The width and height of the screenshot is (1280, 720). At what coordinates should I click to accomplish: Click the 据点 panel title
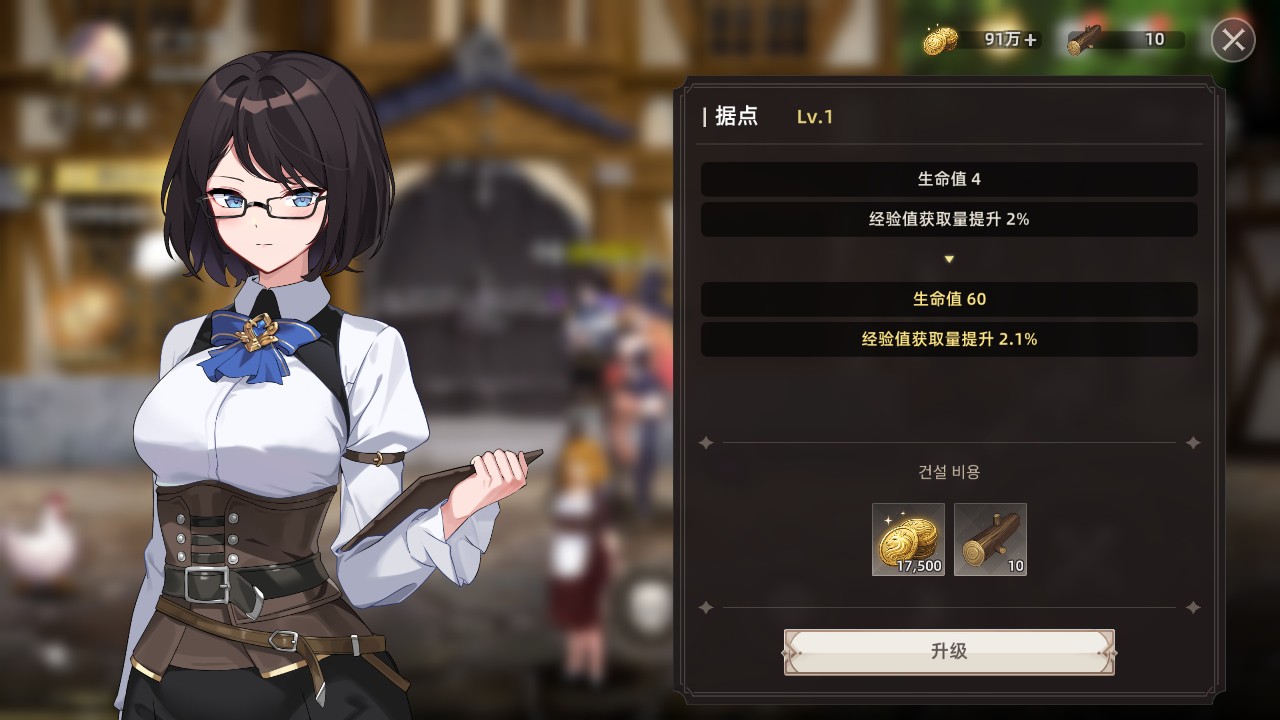point(737,116)
